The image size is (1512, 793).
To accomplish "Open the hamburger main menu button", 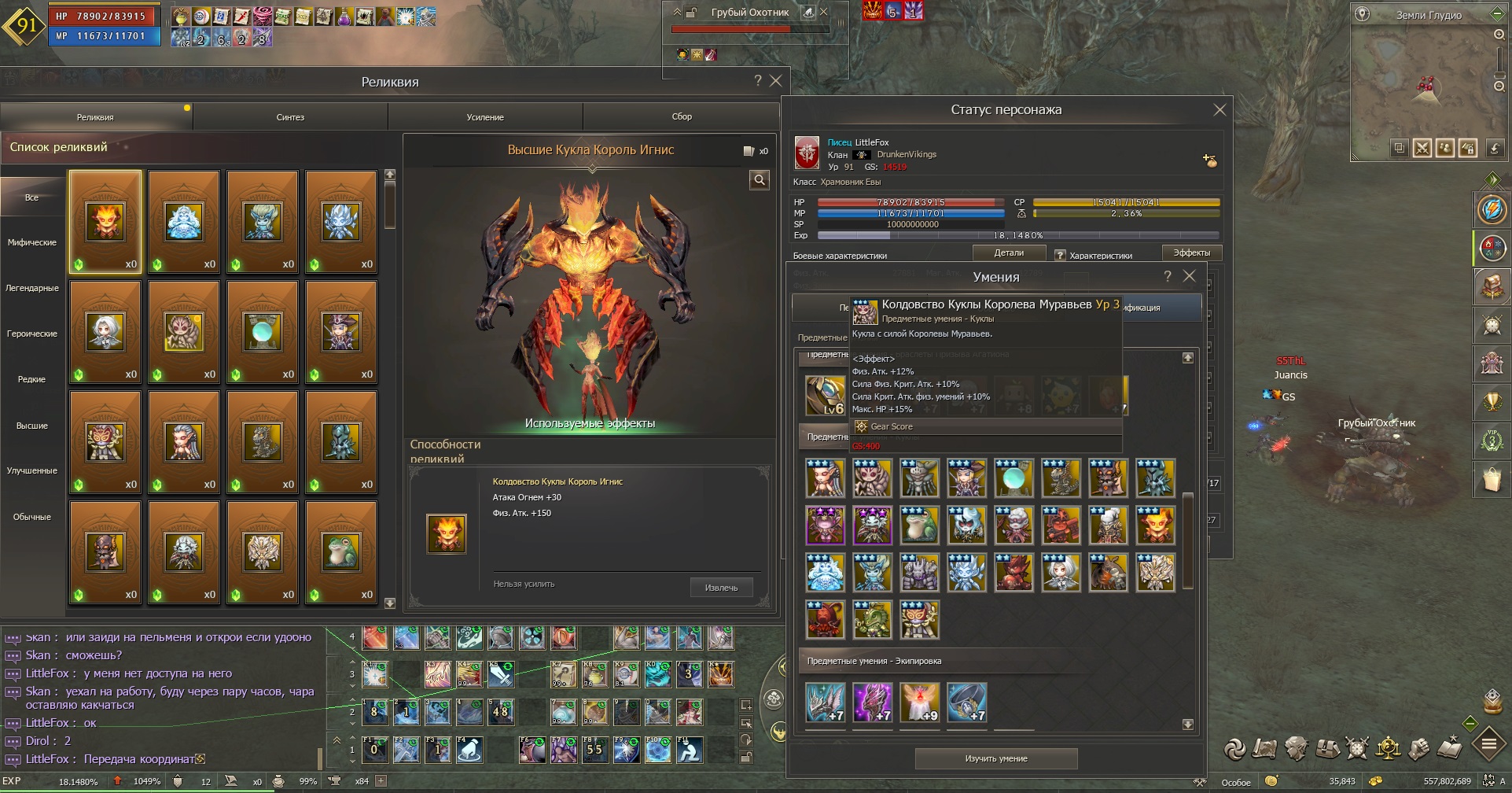I will [1489, 743].
